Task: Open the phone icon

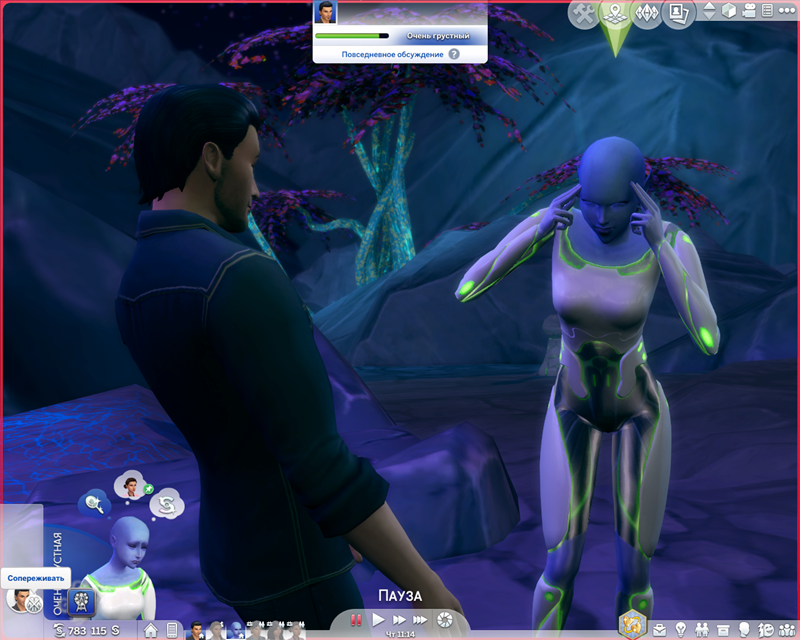Action: [172, 630]
